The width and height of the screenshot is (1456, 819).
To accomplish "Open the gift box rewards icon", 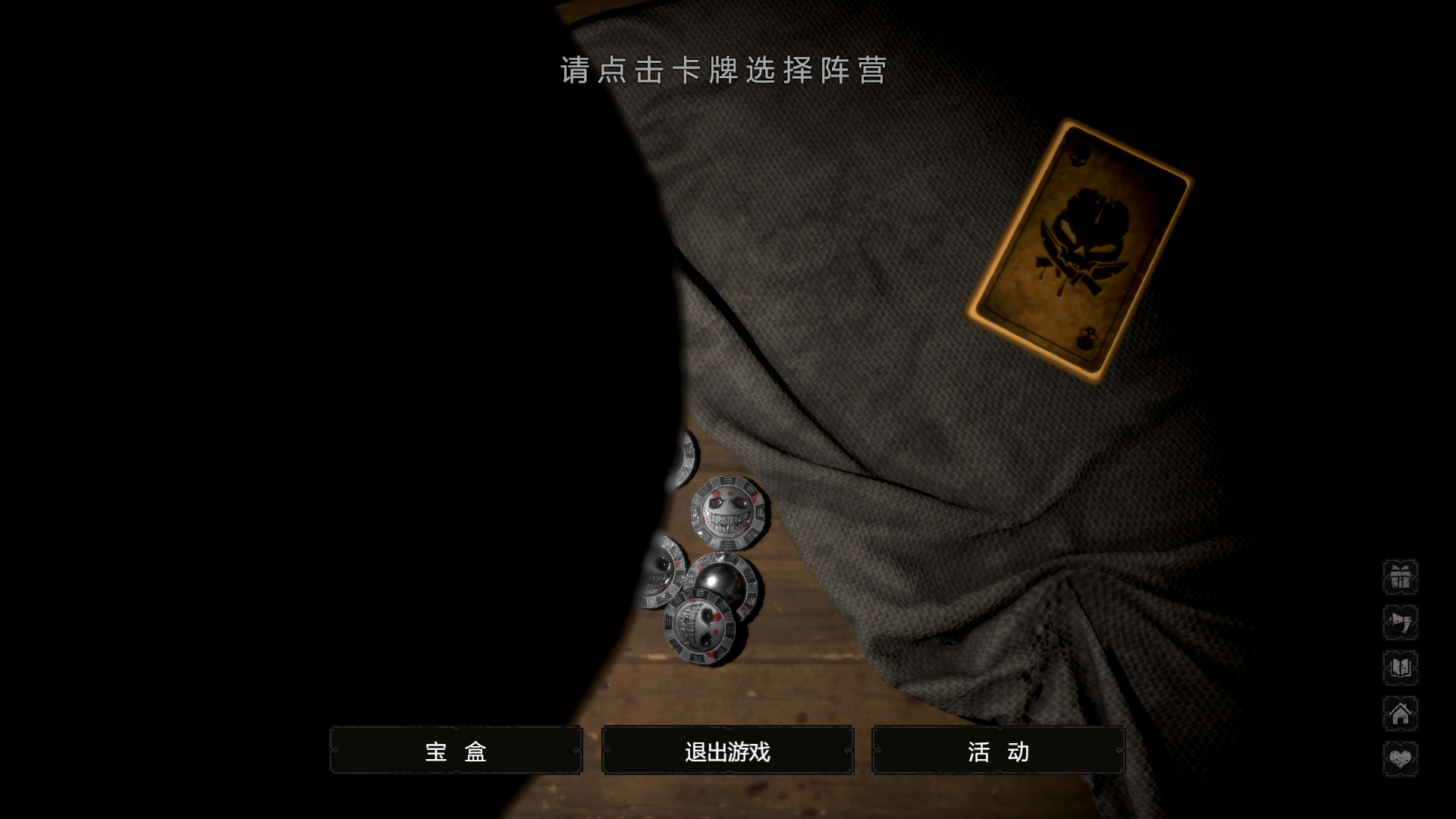I will [1402, 576].
